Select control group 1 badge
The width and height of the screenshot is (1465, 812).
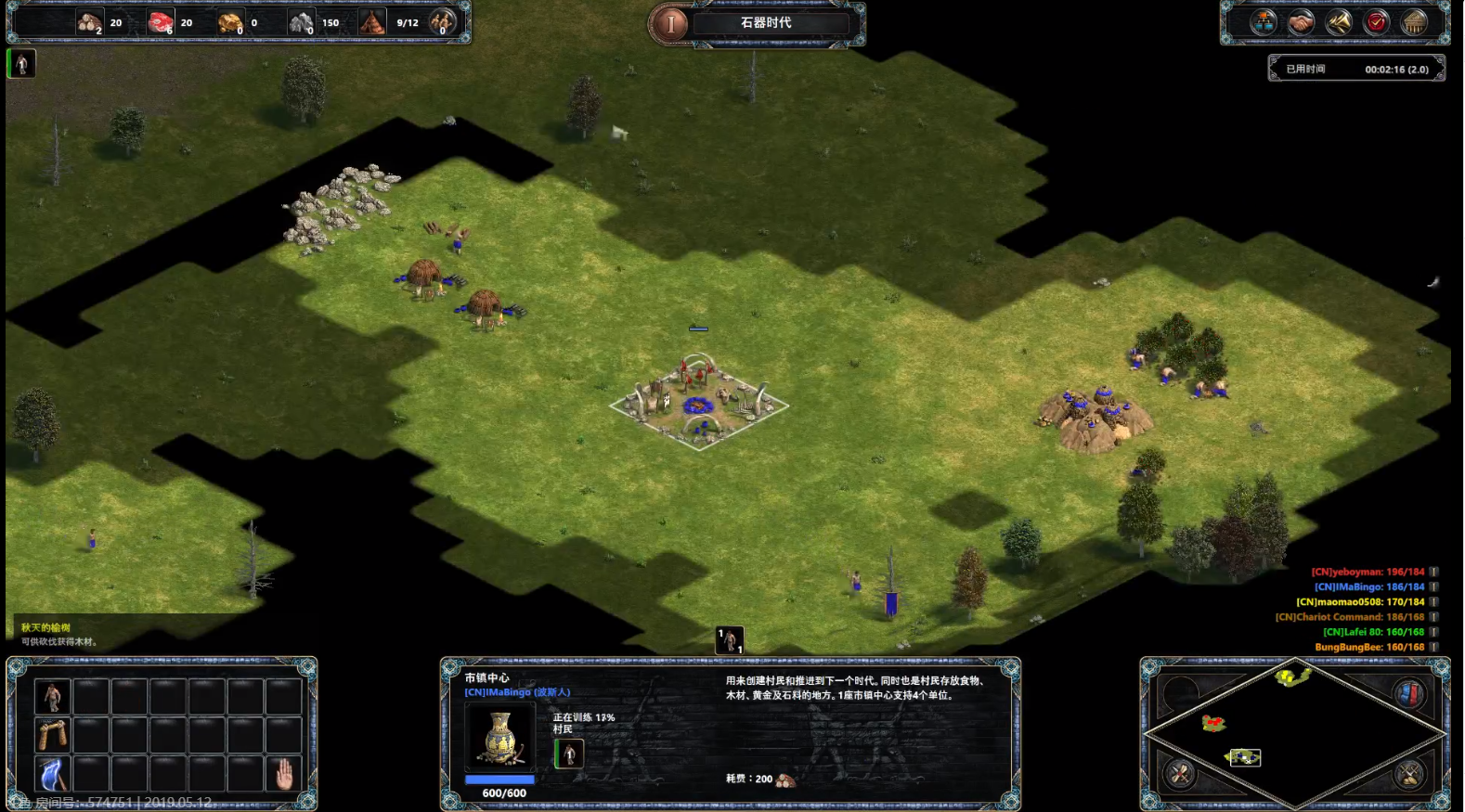(x=730, y=640)
